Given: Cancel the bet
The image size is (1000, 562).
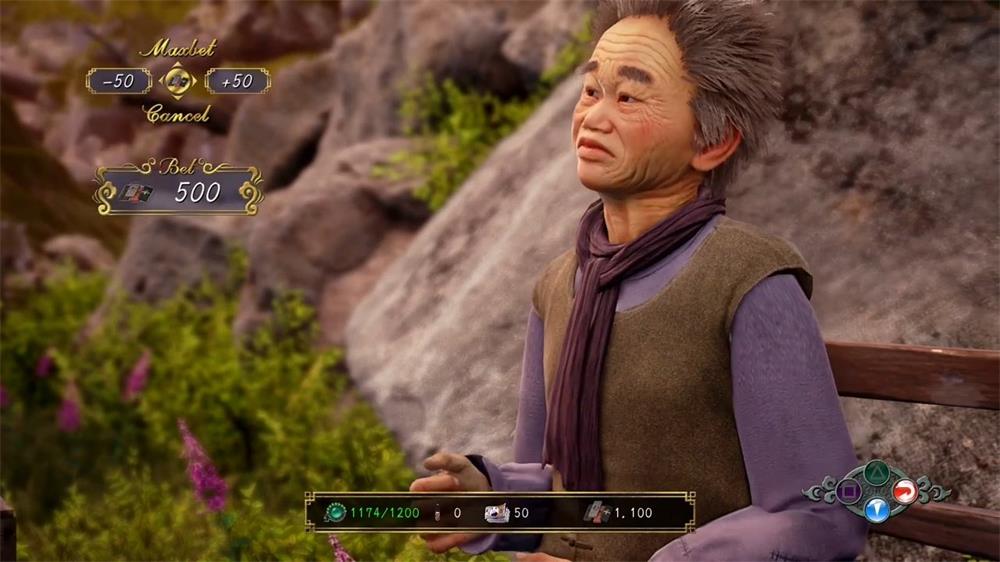Looking at the screenshot, I should (177, 114).
